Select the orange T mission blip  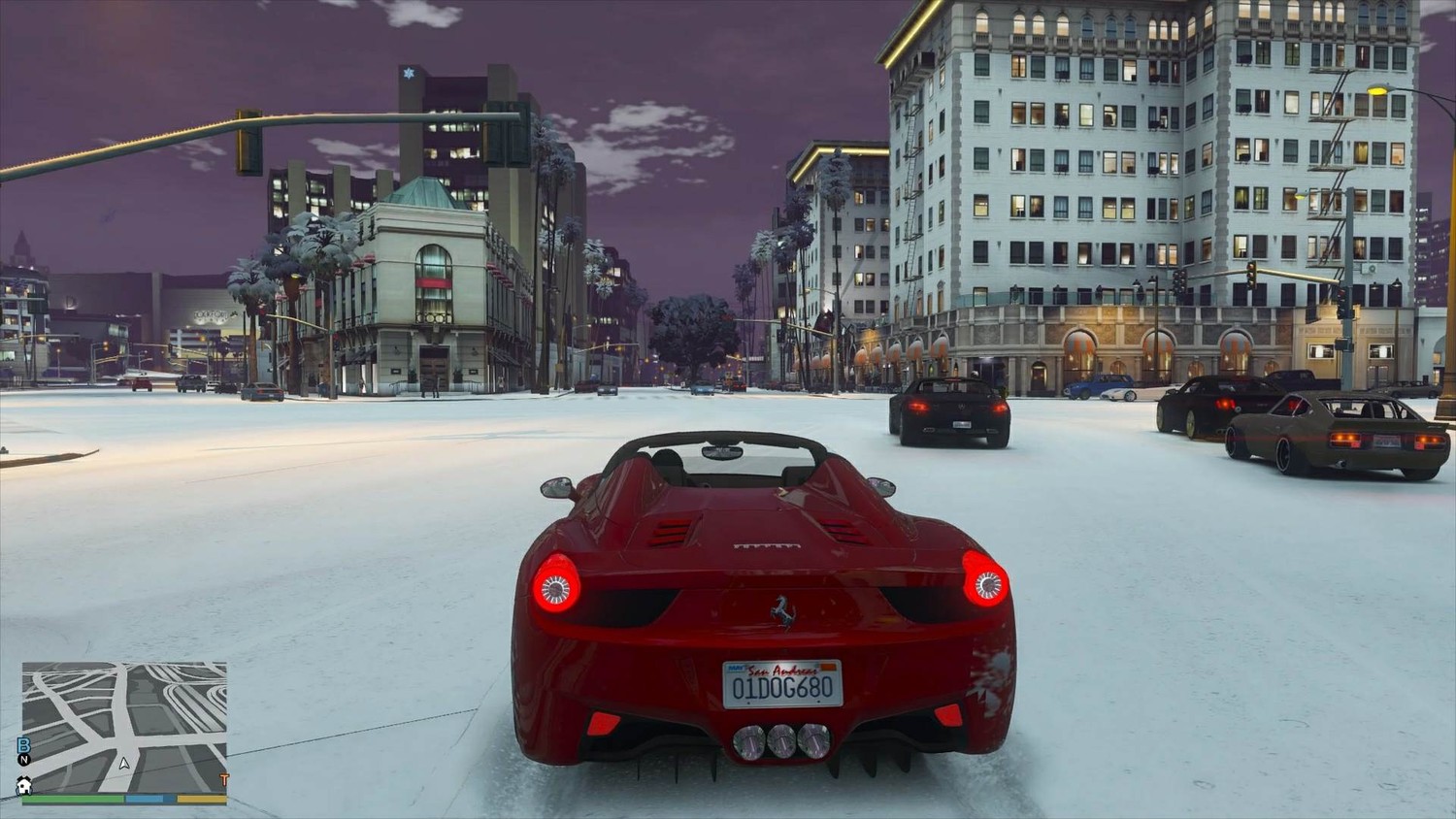pos(224,779)
